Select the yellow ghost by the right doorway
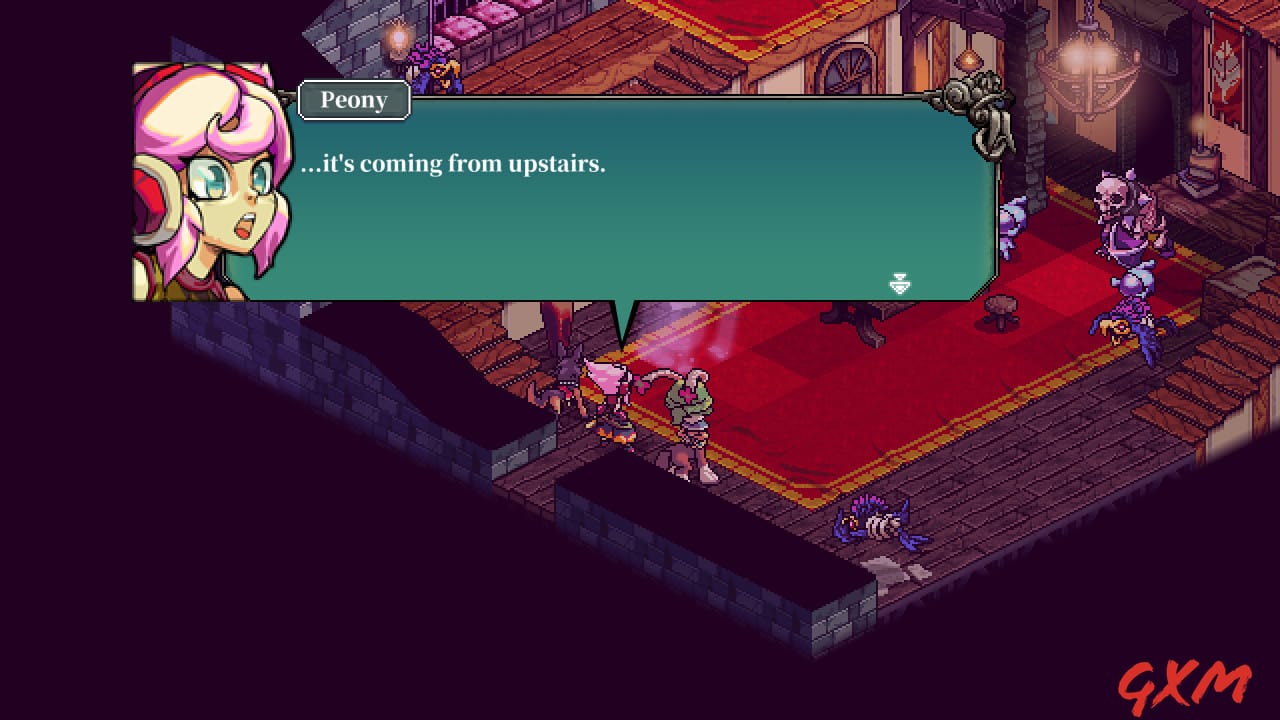This screenshot has width=1280, height=720. [1113, 330]
